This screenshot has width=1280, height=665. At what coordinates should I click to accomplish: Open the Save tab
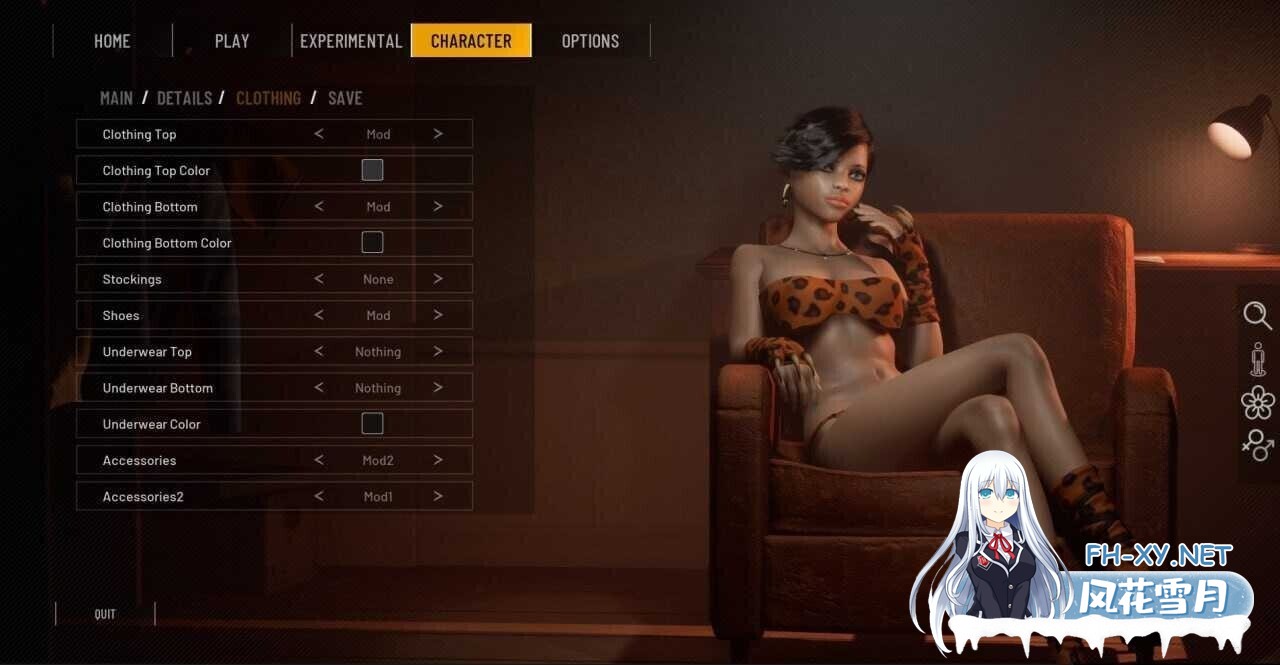[345, 98]
